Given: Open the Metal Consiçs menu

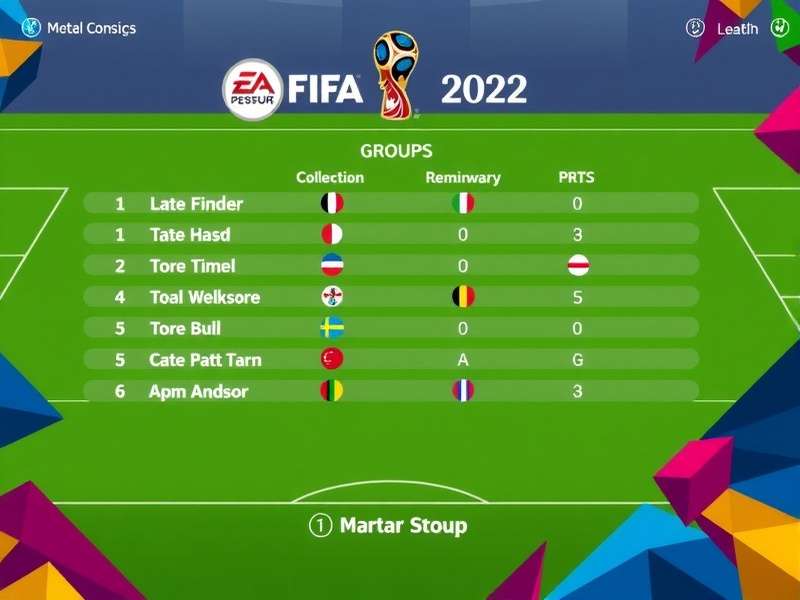Looking at the screenshot, I should click(79, 28).
